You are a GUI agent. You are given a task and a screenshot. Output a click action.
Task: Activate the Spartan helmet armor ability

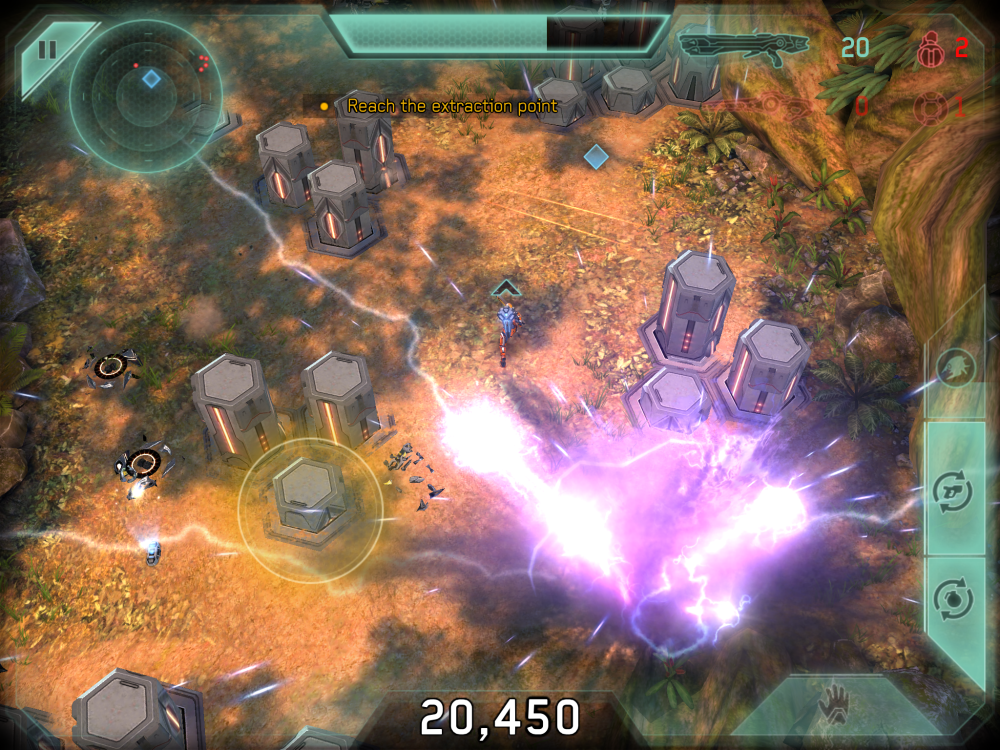click(957, 369)
